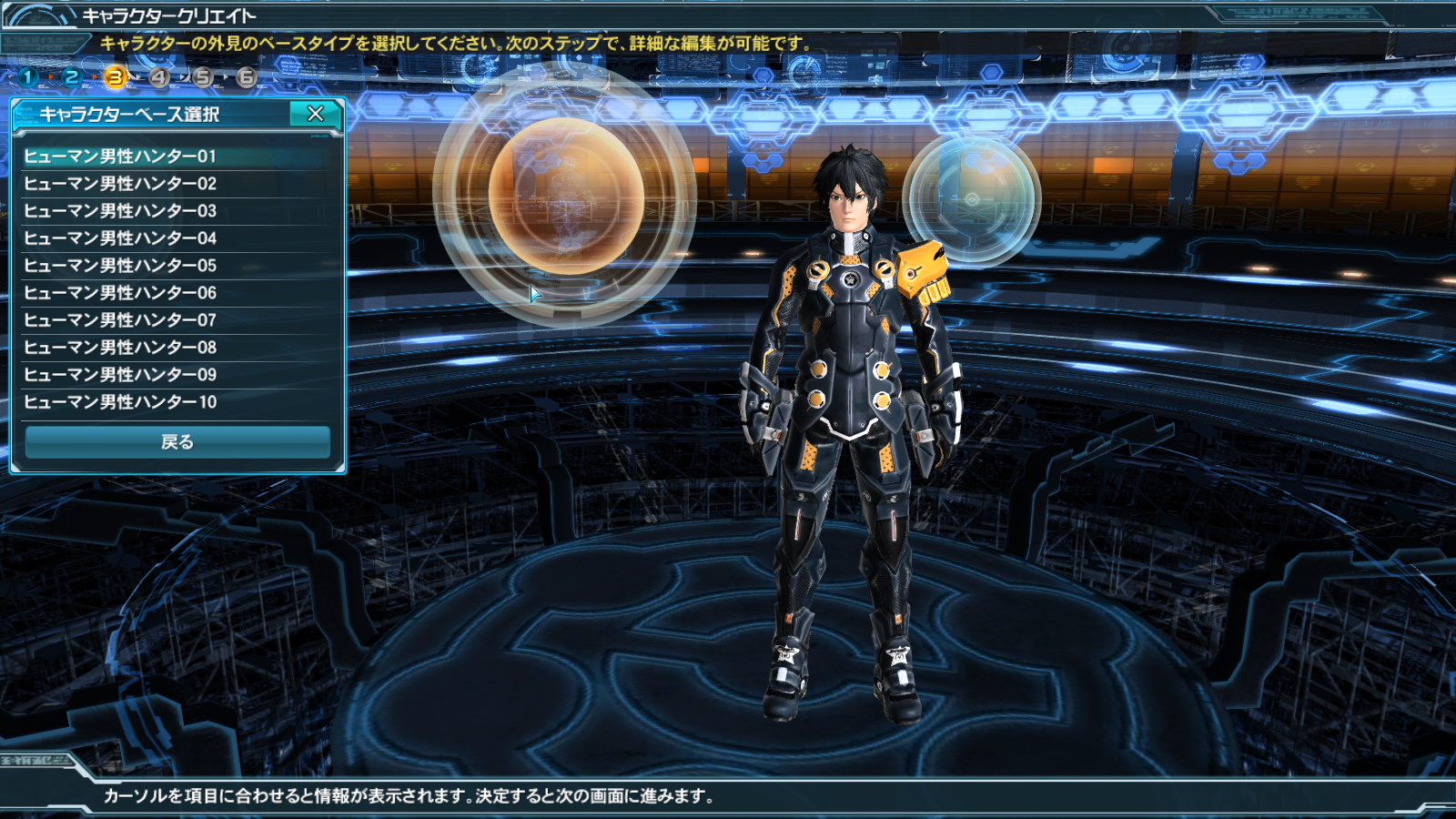The height and width of the screenshot is (819, 1456).
Task: Pick ヒューマン男性ハンター08 base type
Action: (x=120, y=348)
